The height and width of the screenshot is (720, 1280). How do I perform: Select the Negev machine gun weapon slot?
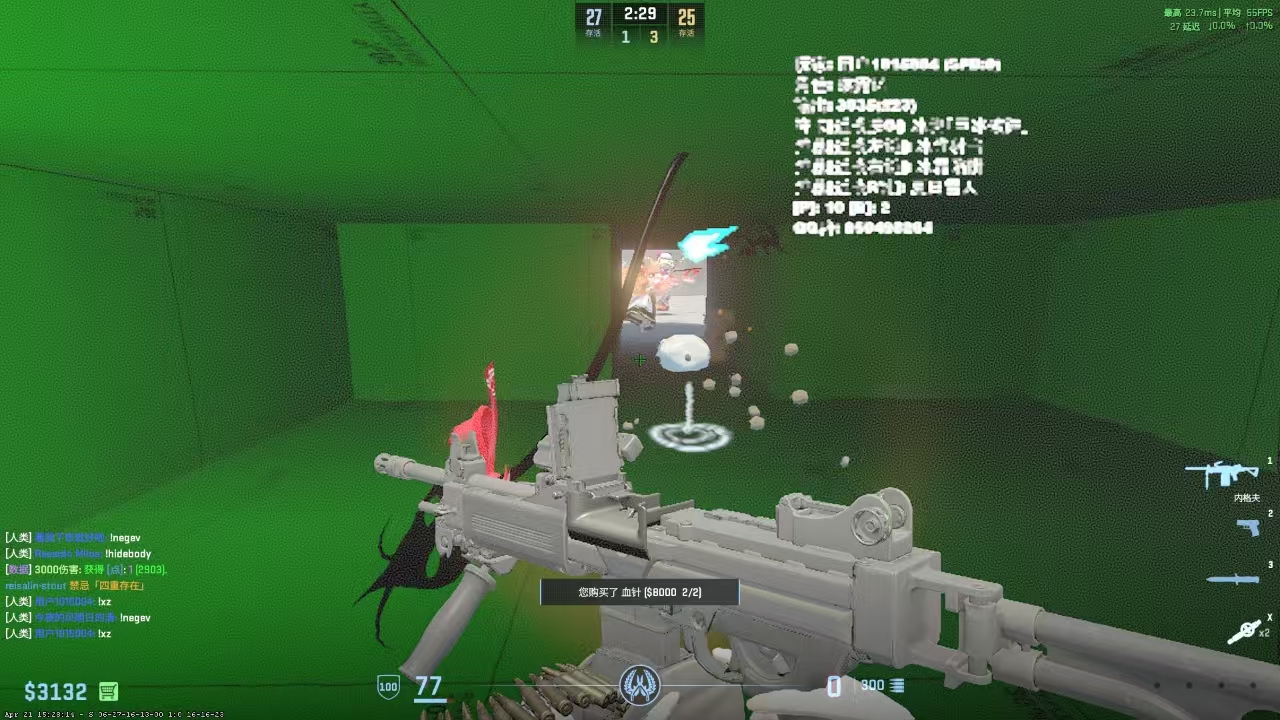click(1221, 473)
